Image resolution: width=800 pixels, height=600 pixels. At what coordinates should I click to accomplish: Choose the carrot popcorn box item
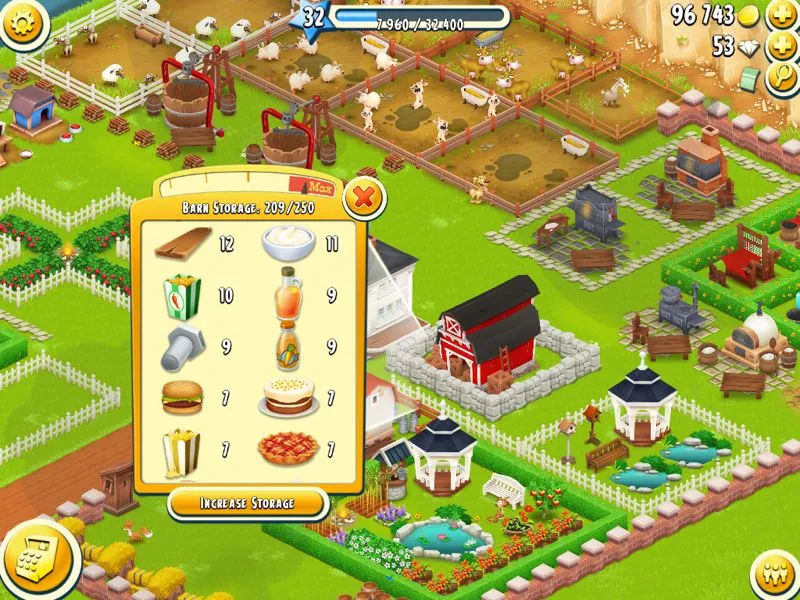click(x=182, y=295)
